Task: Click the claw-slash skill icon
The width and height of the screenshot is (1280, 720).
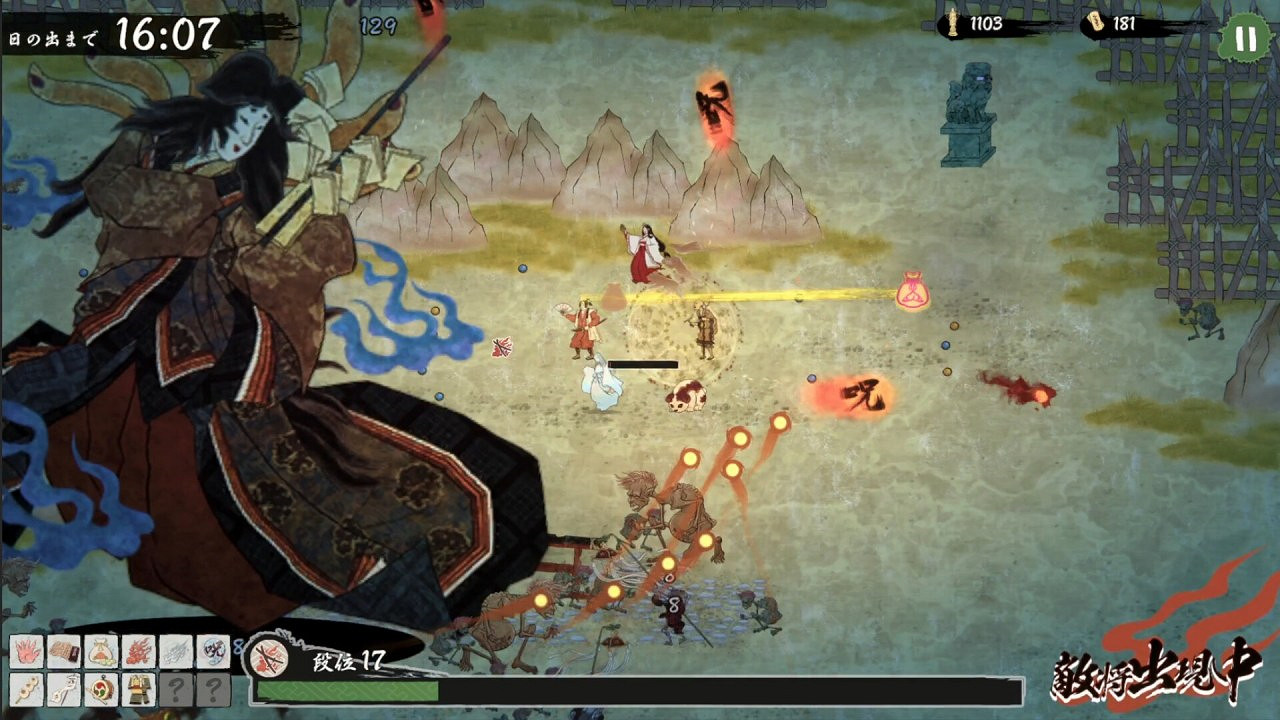Action: (175, 652)
